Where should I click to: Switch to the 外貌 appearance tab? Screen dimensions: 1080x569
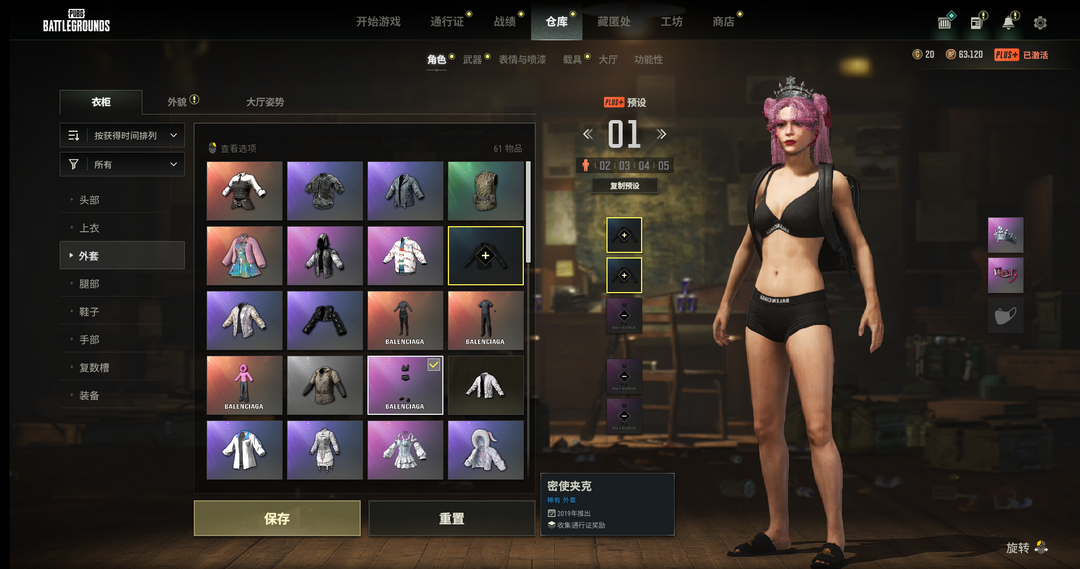[177, 102]
